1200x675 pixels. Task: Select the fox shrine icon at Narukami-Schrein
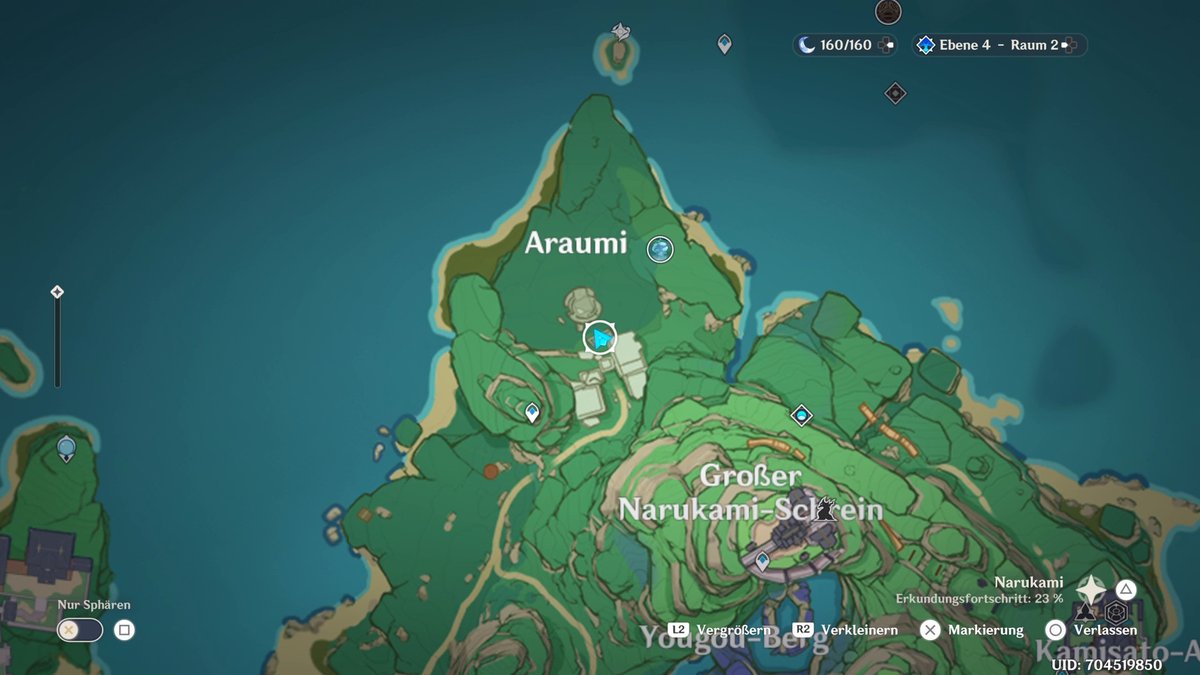point(826,508)
